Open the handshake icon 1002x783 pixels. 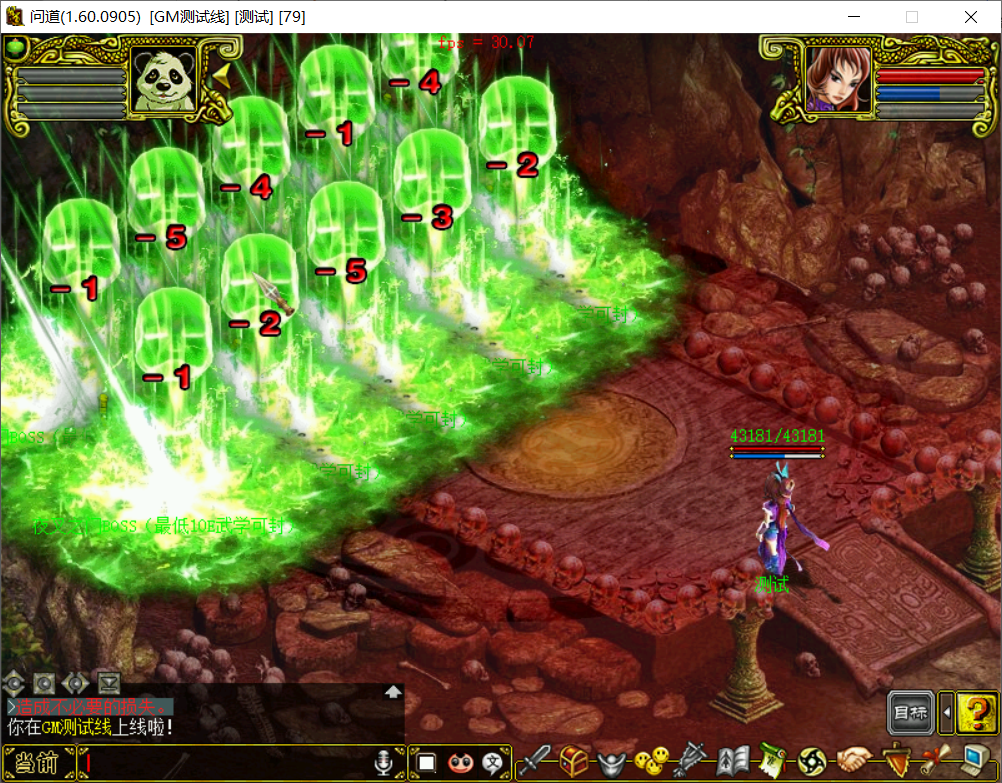click(x=855, y=762)
